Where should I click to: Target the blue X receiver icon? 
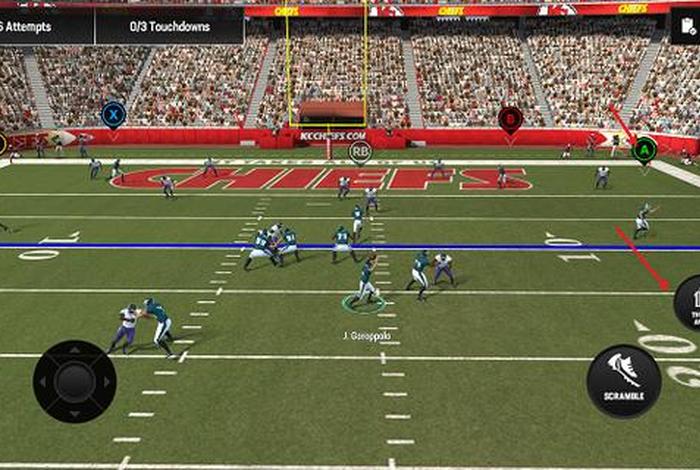[x=114, y=113]
